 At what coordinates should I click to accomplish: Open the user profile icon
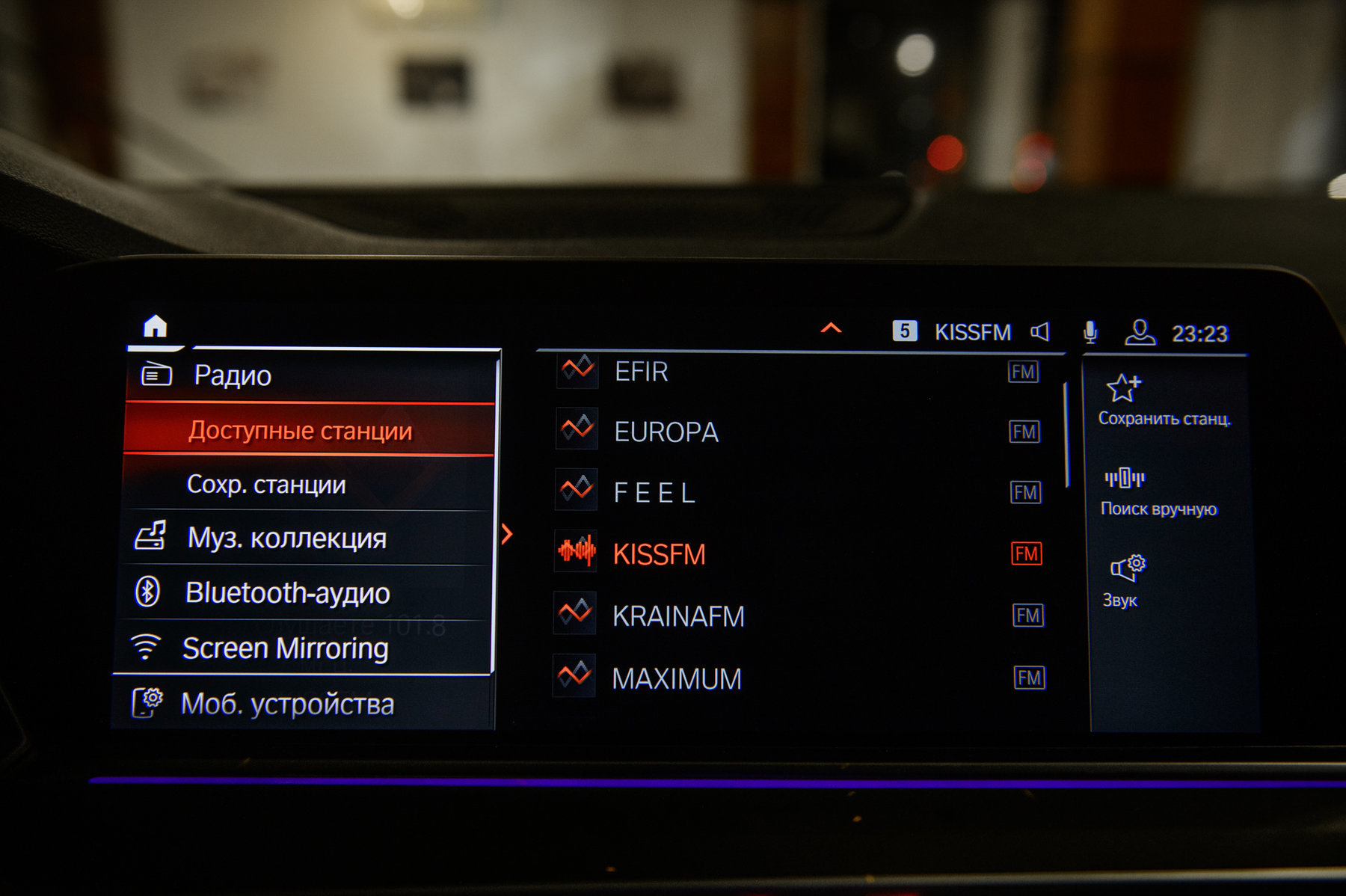1140,332
